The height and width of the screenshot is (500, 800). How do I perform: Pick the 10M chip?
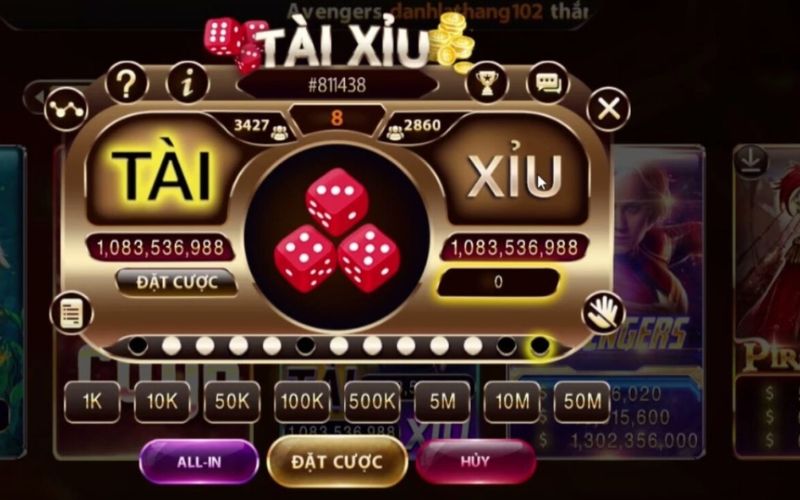click(x=512, y=402)
